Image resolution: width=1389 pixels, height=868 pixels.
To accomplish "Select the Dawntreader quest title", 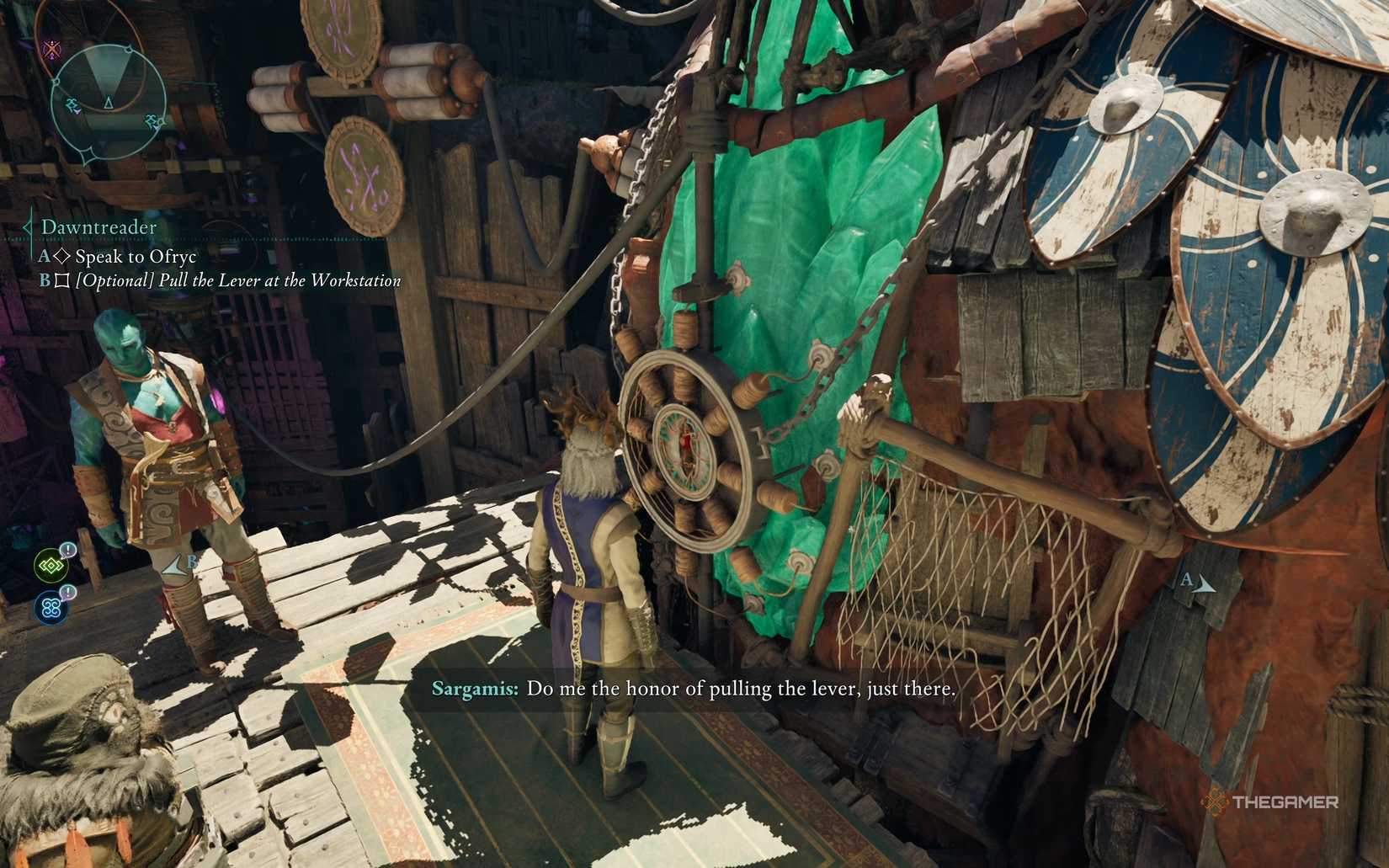I will click(98, 226).
